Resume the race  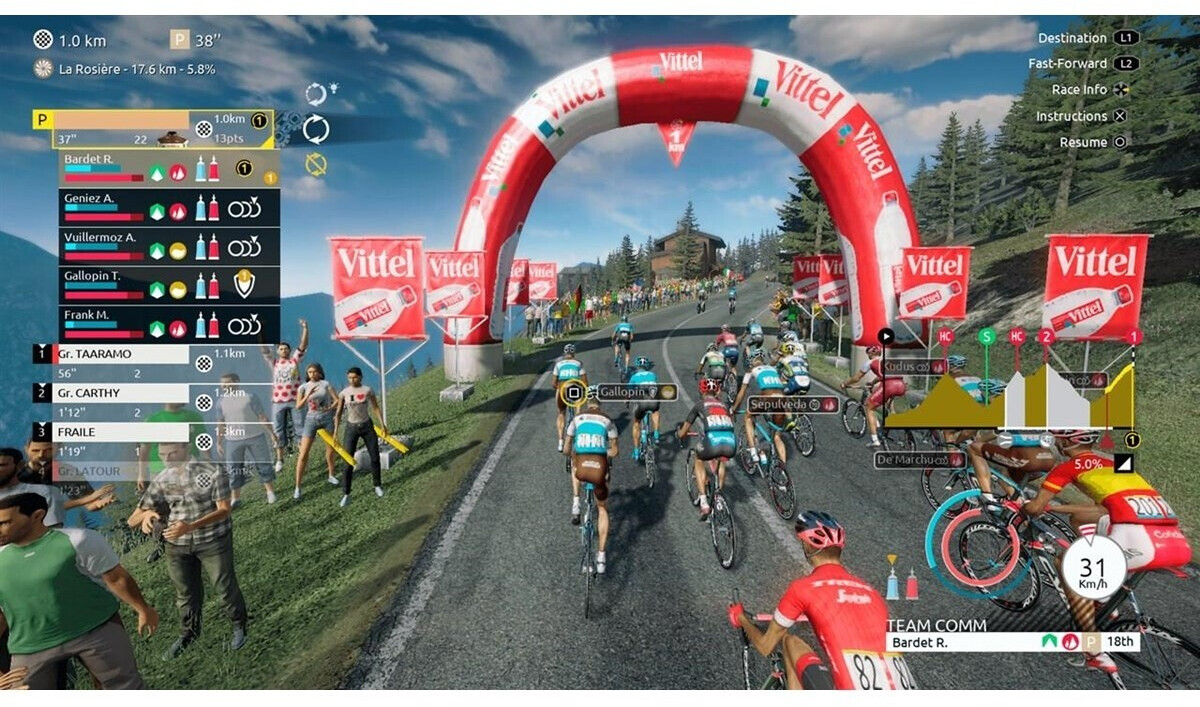pos(1083,142)
